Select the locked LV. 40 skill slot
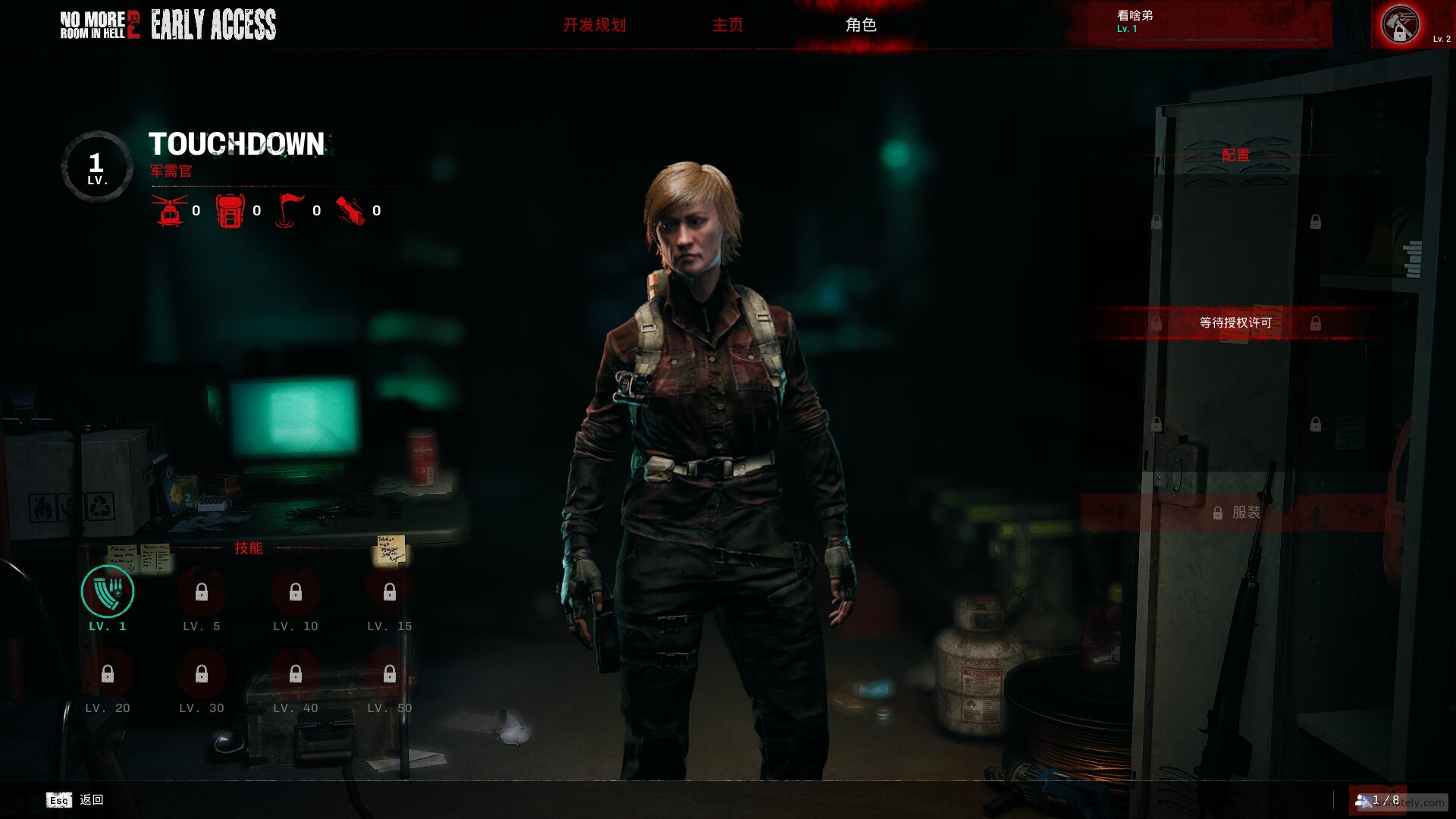The height and width of the screenshot is (819, 1456). (296, 674)
